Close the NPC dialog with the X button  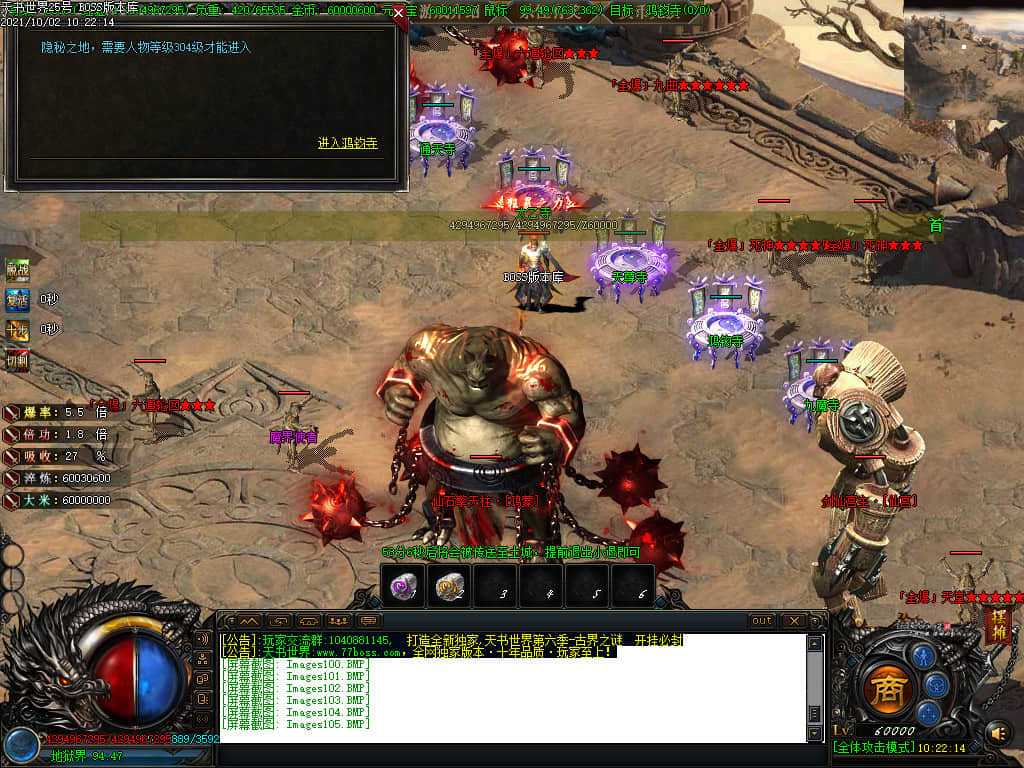(x=399, y=13)
